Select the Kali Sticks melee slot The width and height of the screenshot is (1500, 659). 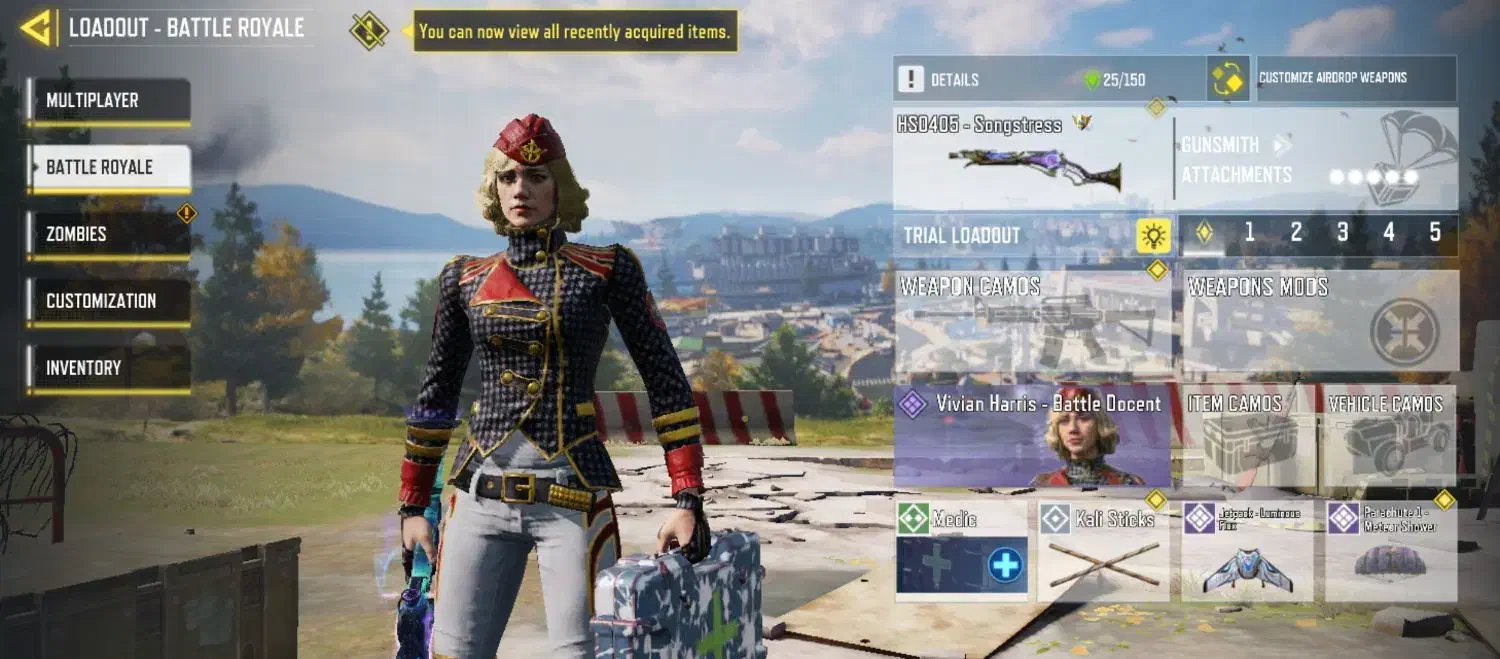(1103, 551)
